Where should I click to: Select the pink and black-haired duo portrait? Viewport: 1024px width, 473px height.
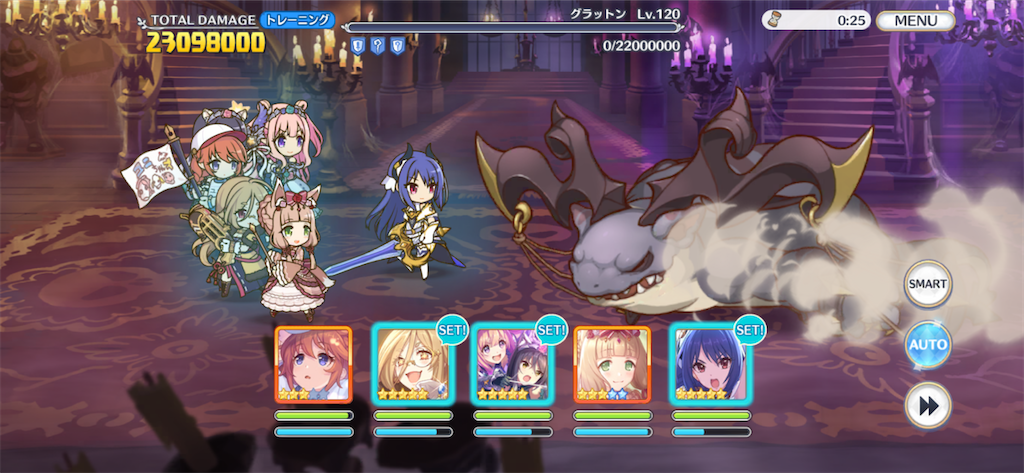(512, 364)
